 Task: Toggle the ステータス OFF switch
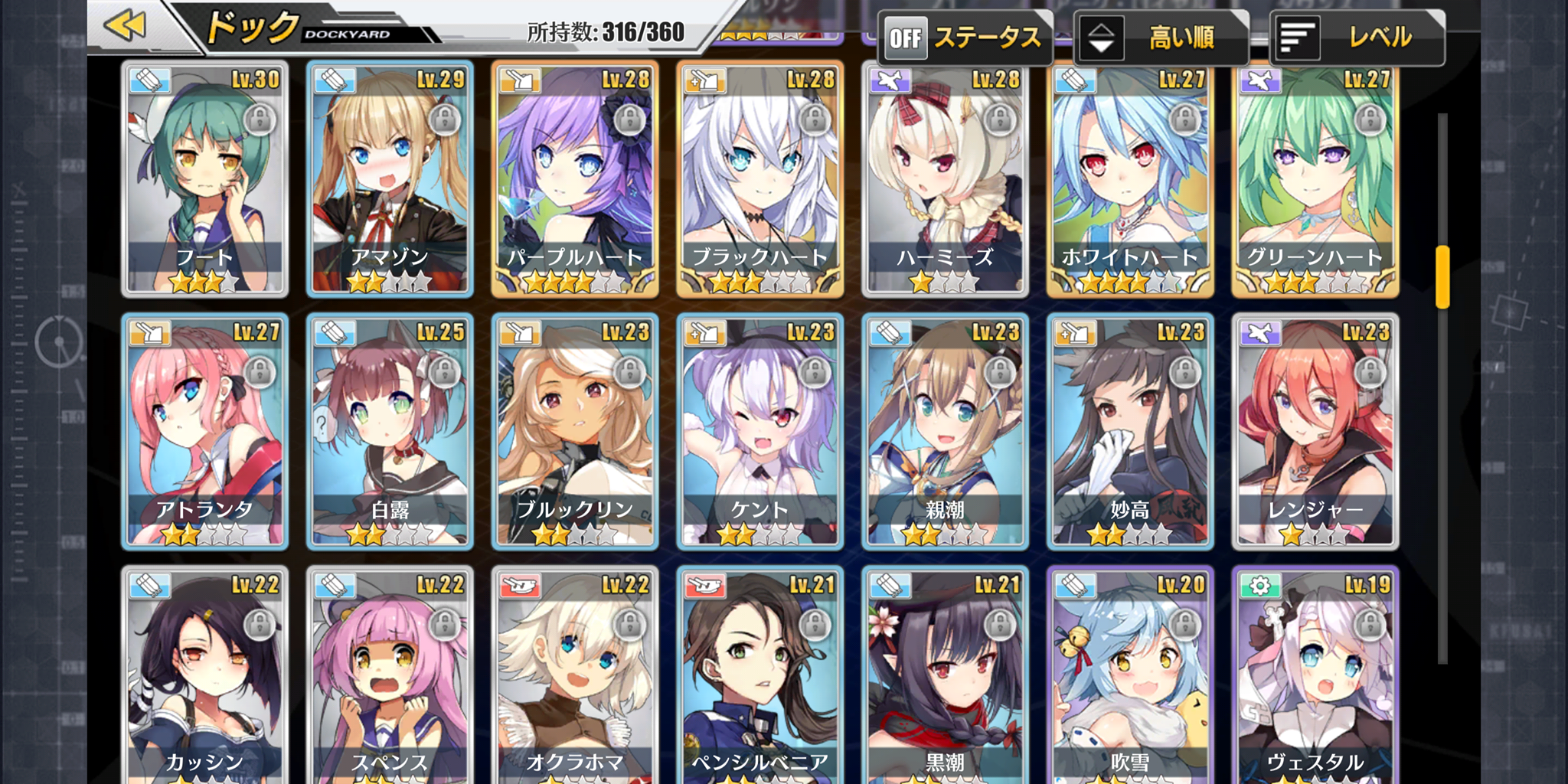906,38
